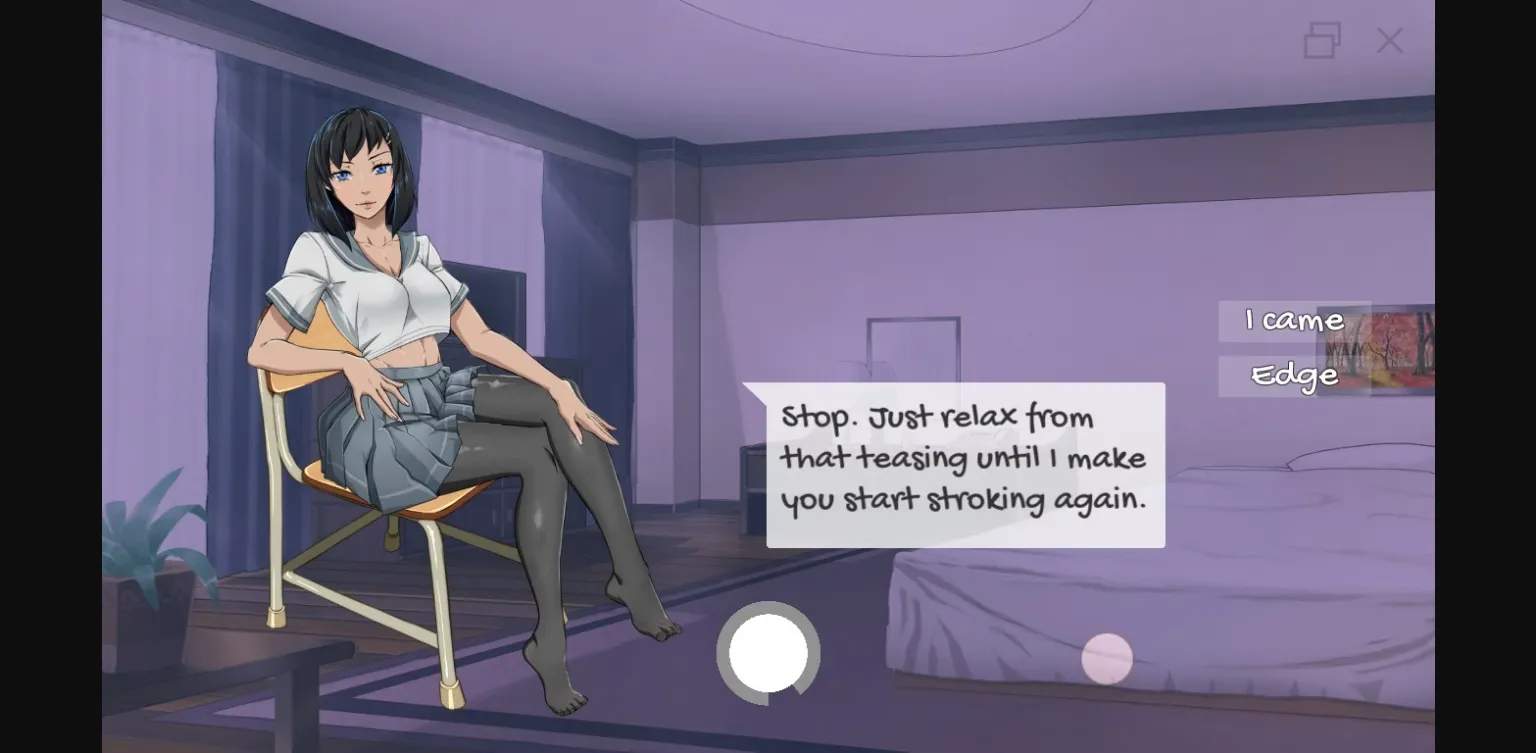Select the 'Edge' choice
Image resolution: width=1536 pixels, height=753 pixels.
click(x=1294, y=375)
